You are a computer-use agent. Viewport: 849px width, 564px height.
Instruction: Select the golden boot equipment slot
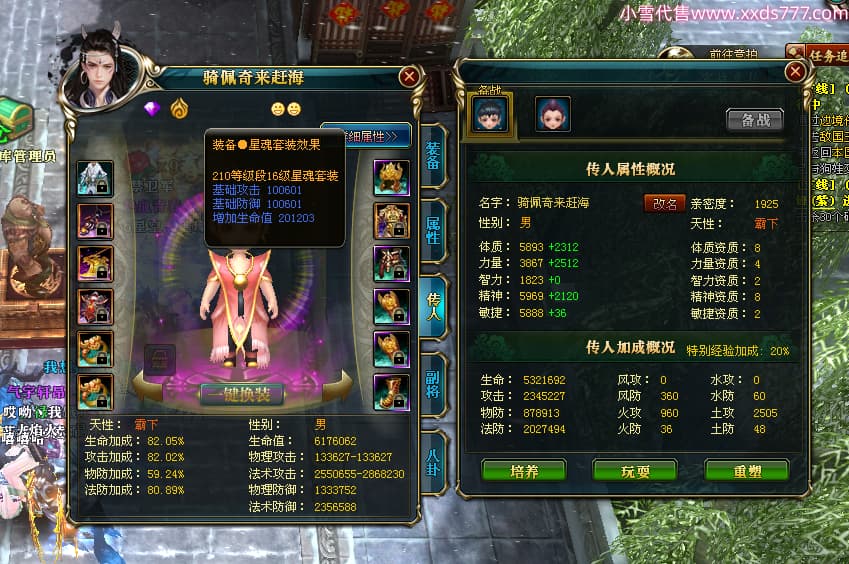(391, 392)
